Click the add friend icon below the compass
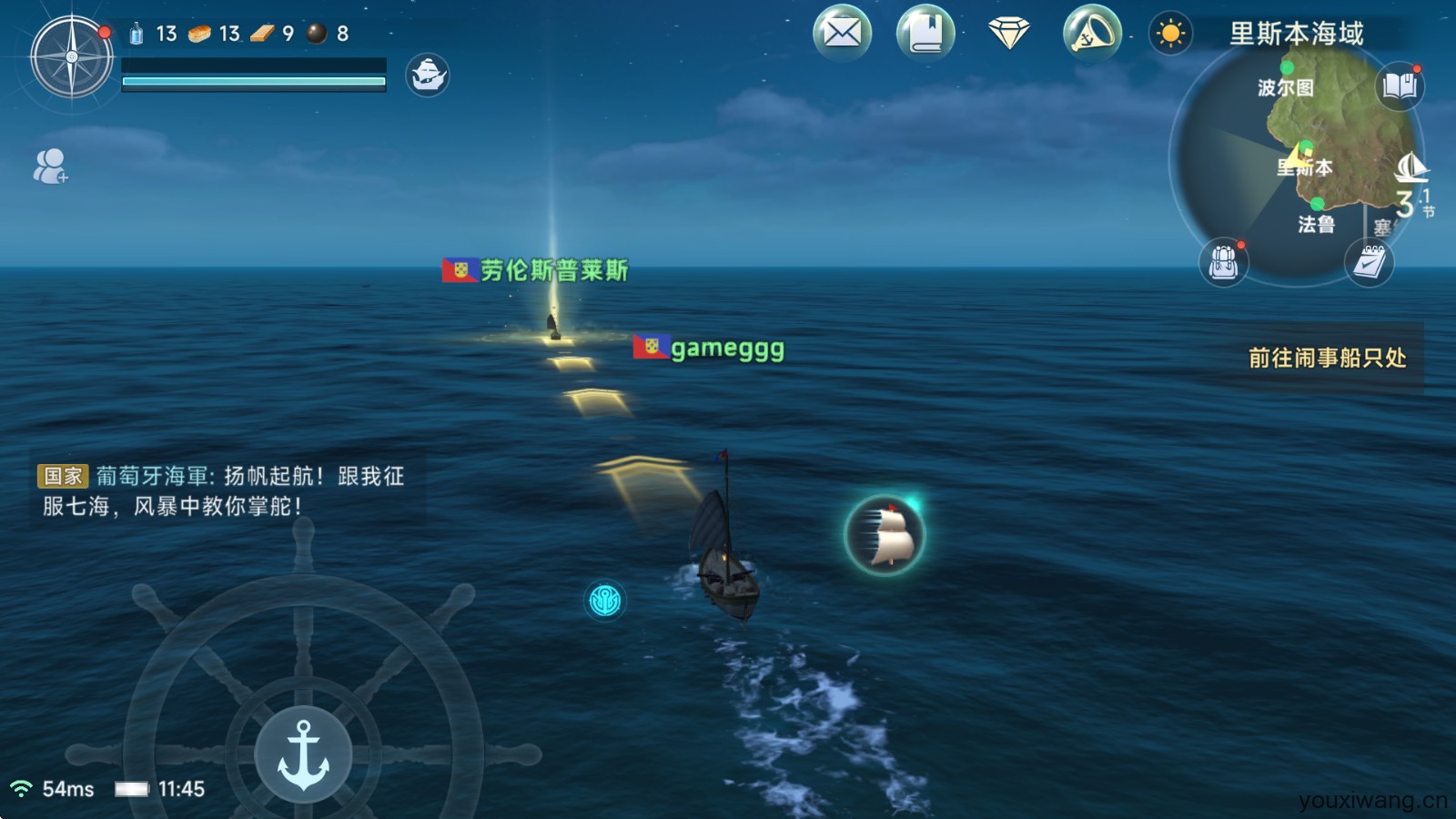Viewport: 1456px width, 819px height. pyautogui.click(x=50, y=167)
